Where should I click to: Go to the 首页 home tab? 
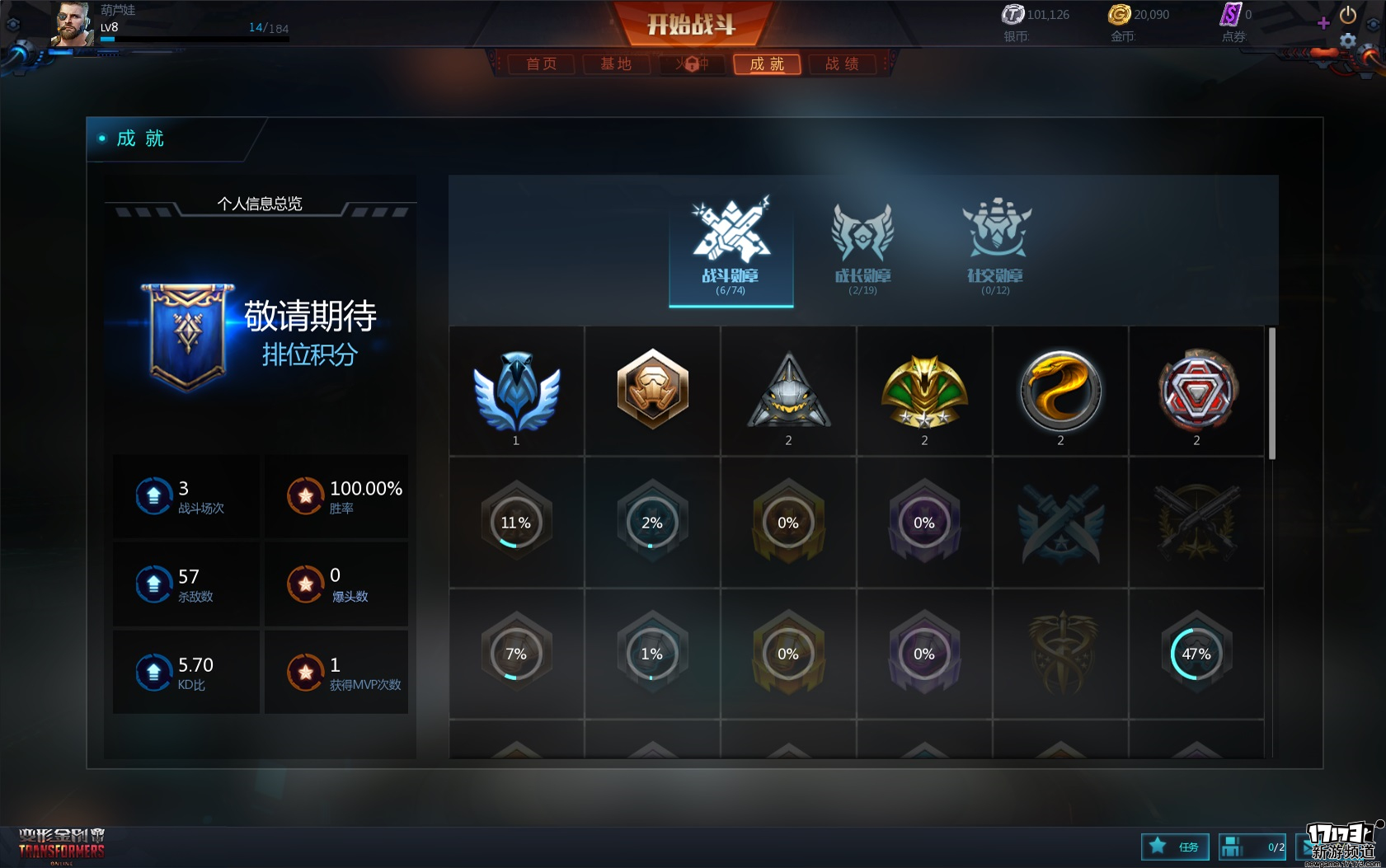(541, 64)
